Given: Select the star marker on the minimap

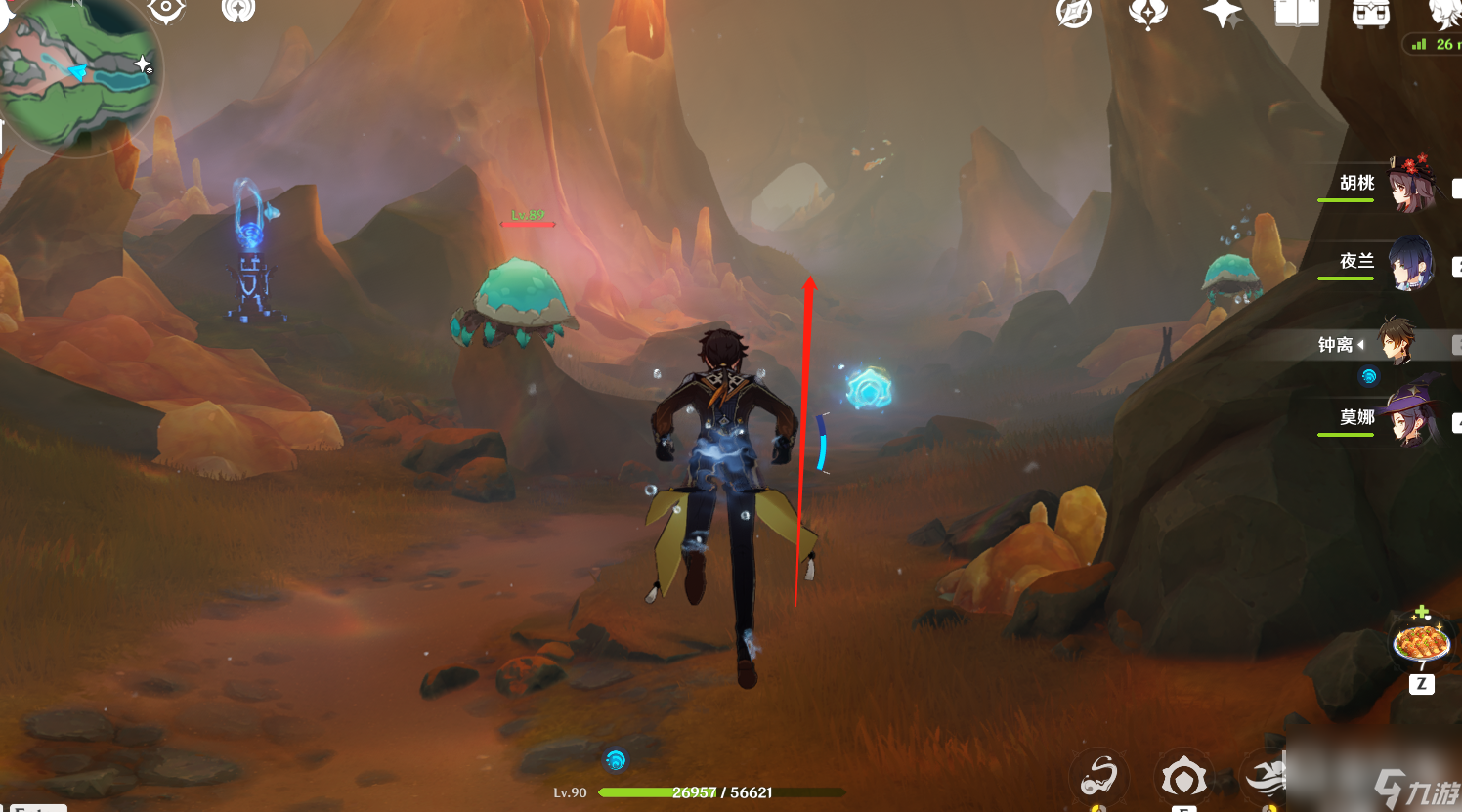Looking at the screenshot, I should click(143, 65).
